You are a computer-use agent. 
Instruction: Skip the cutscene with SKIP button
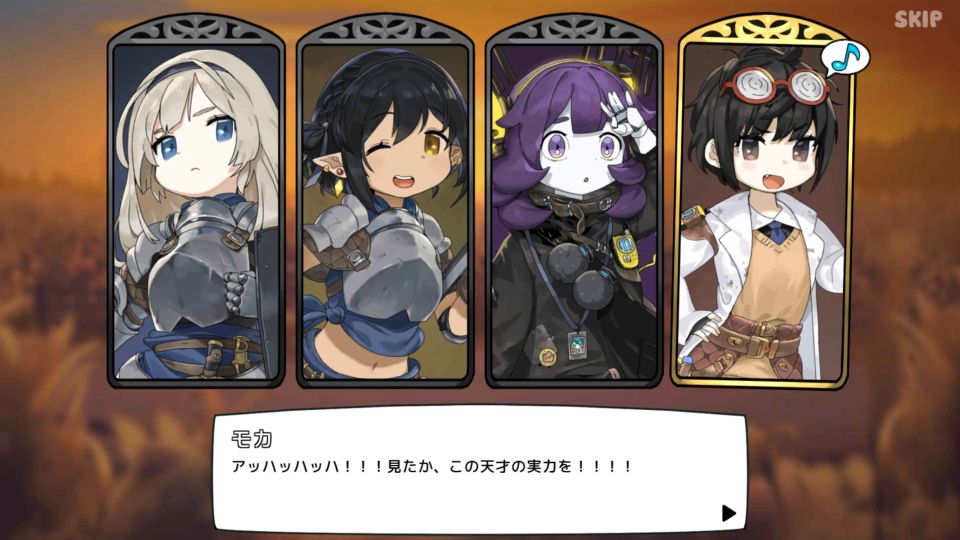pyautogui.click(x=917, y=19)
